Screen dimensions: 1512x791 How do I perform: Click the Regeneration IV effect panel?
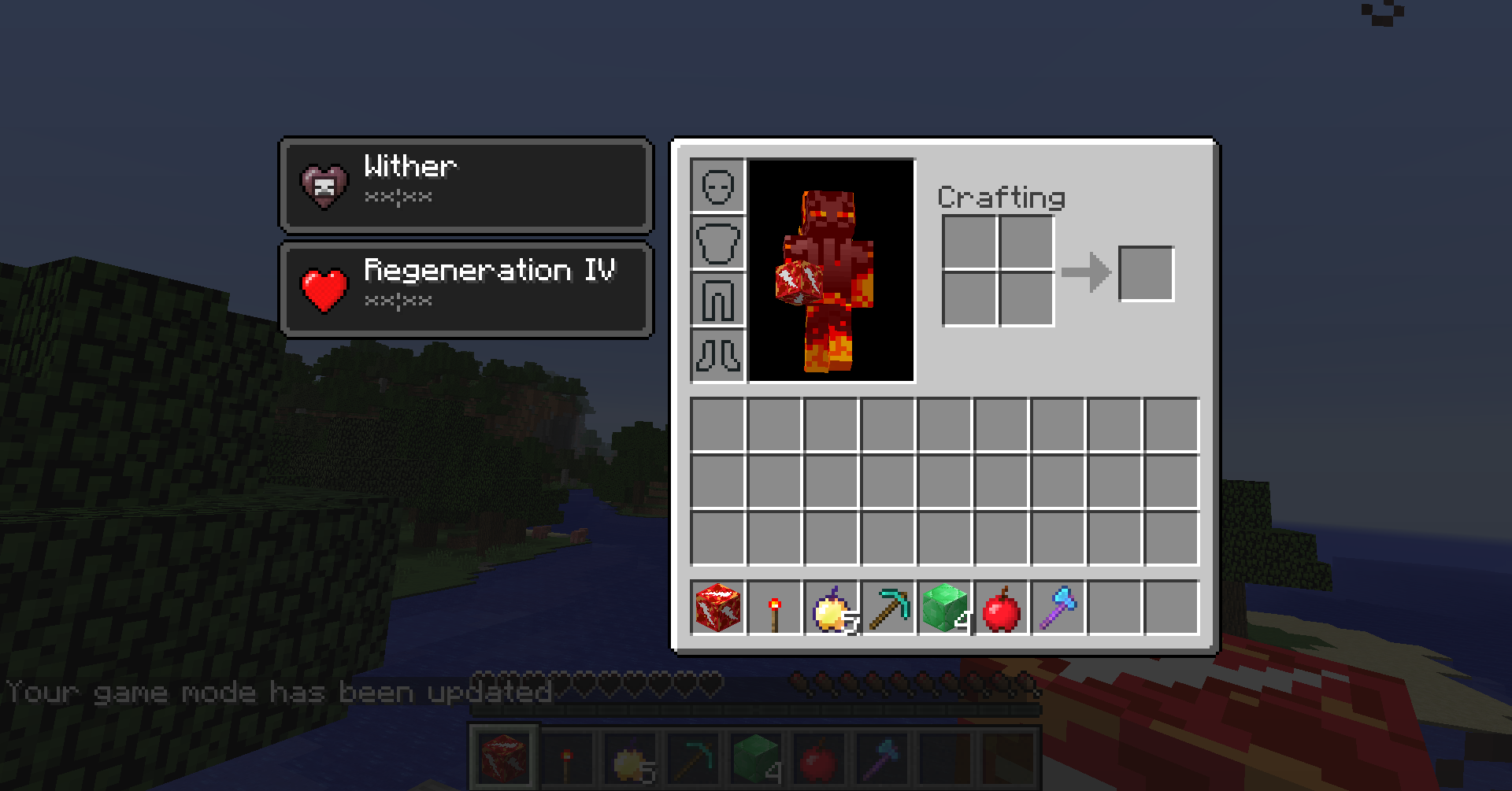tap(466, 289)
